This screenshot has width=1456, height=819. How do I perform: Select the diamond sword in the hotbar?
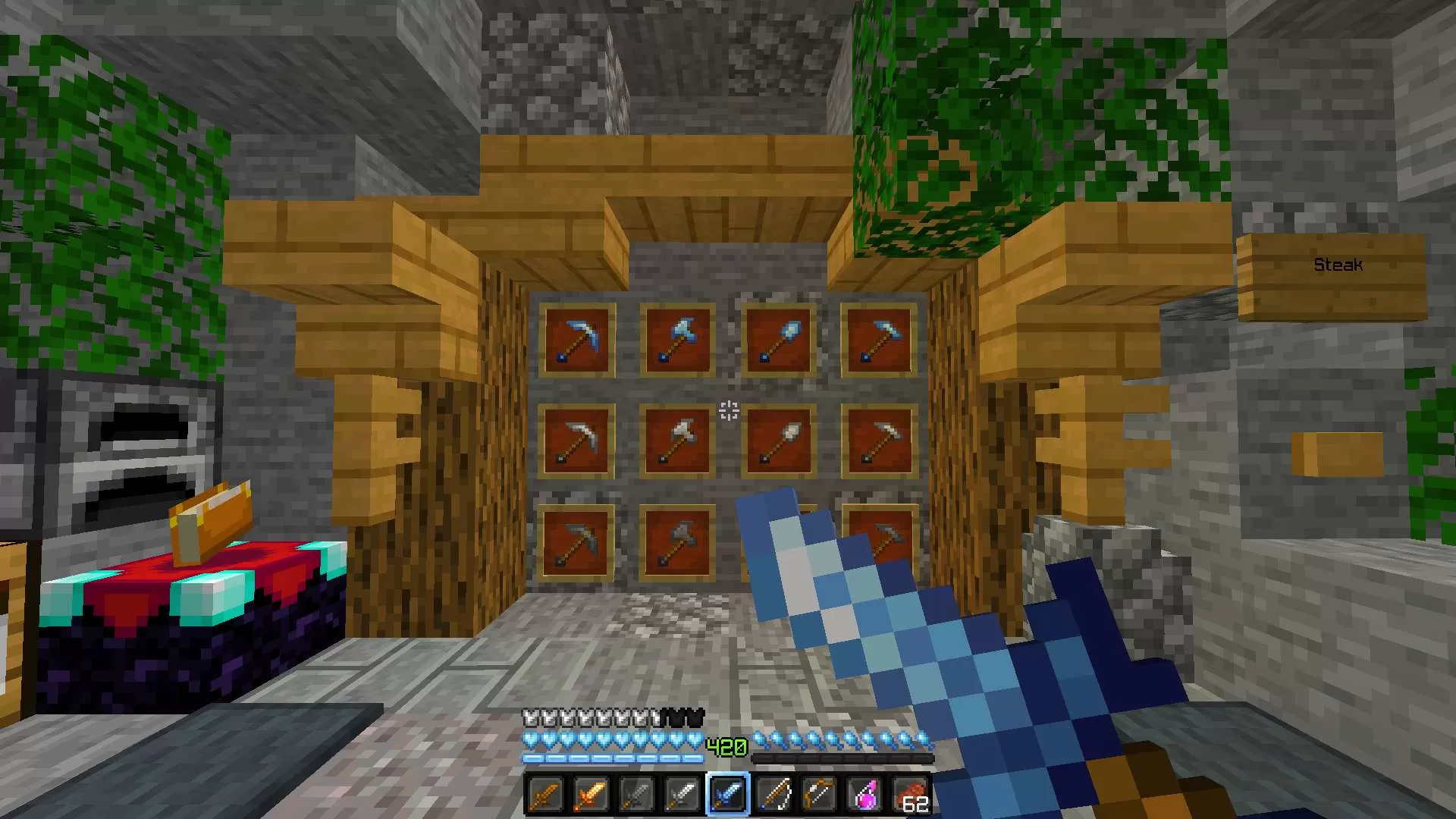click(729, 795)
